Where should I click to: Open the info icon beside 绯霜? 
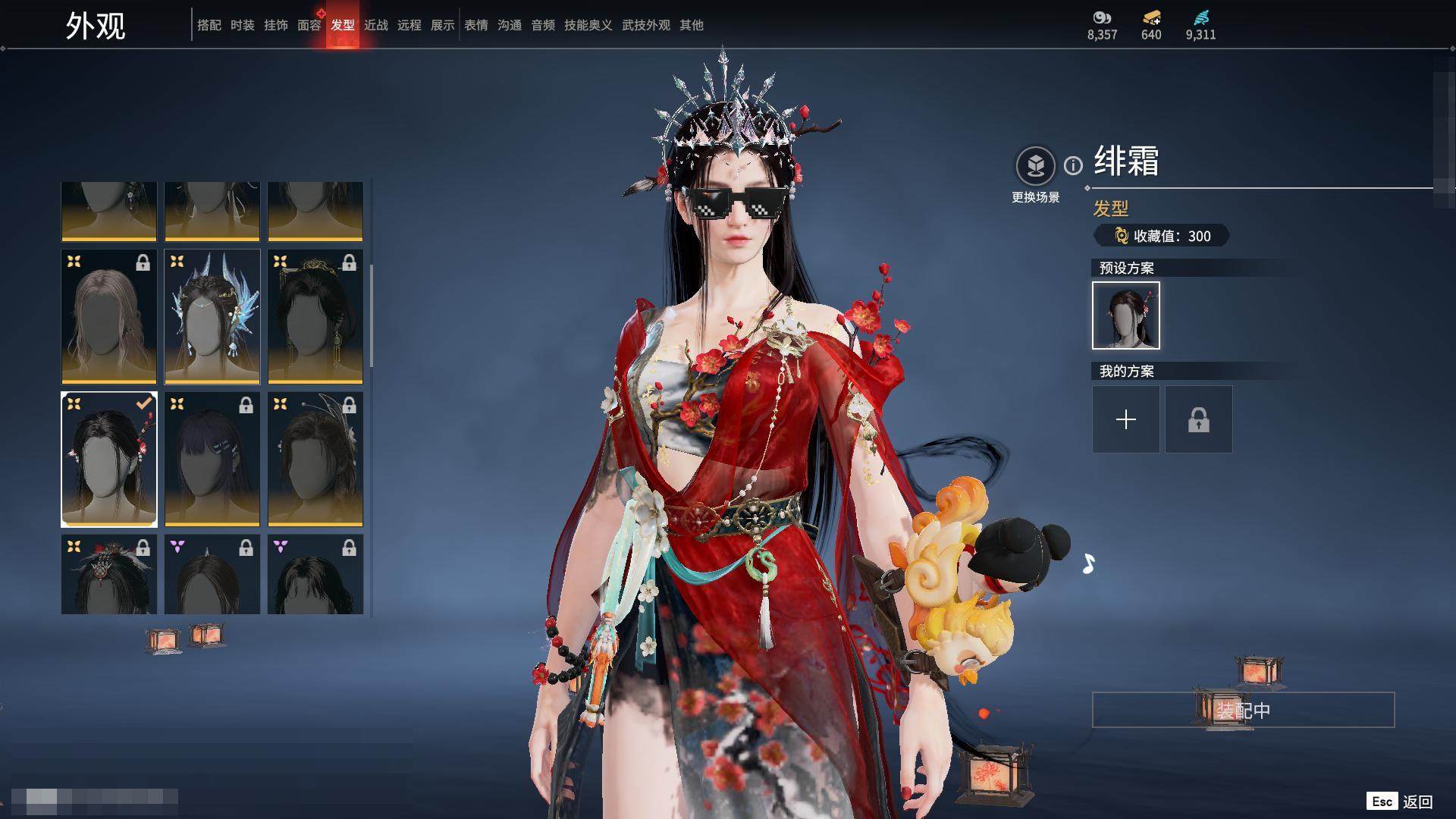pos(1073,165)
